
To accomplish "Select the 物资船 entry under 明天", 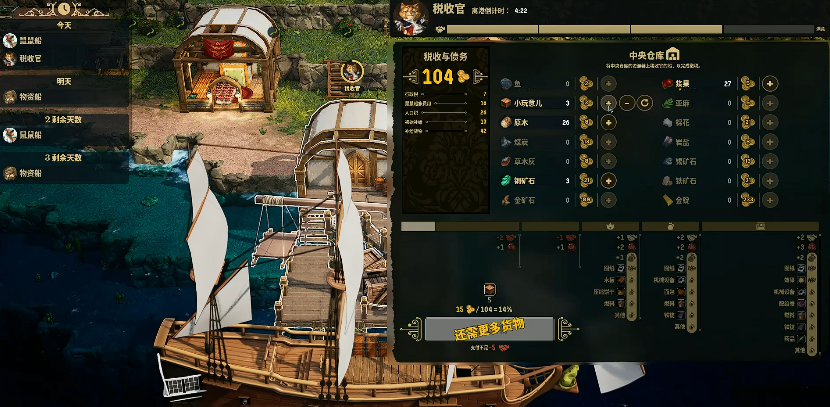I will 30,98.
